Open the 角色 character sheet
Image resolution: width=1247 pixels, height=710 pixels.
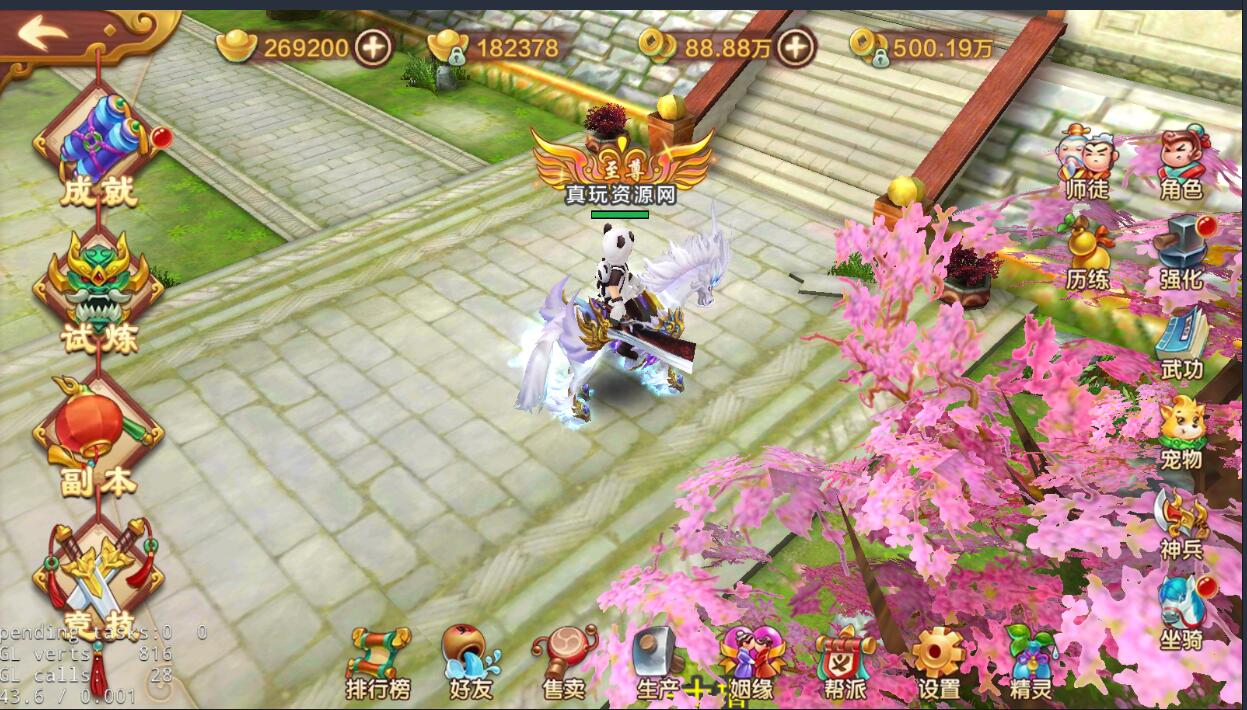click(1180, 160)
